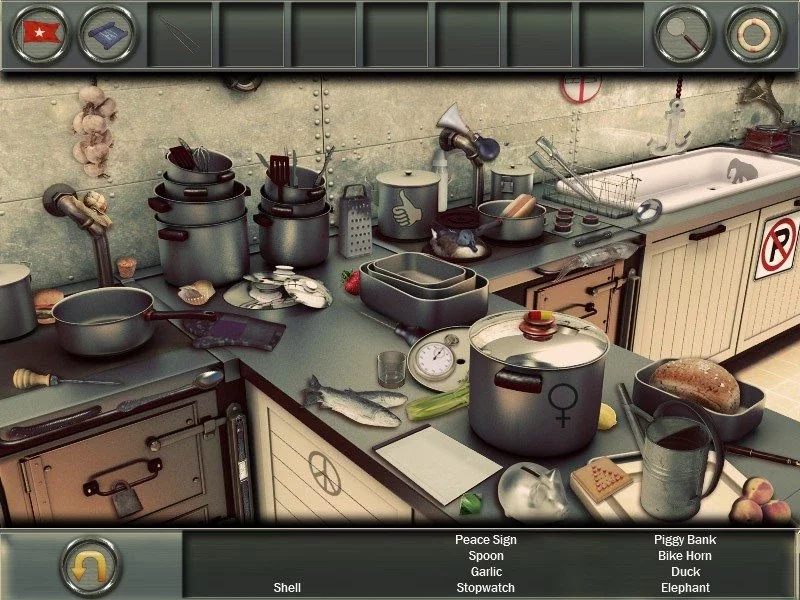Select the tweezers inventory slot
800x600 pixels.
(x=181, y=34)
